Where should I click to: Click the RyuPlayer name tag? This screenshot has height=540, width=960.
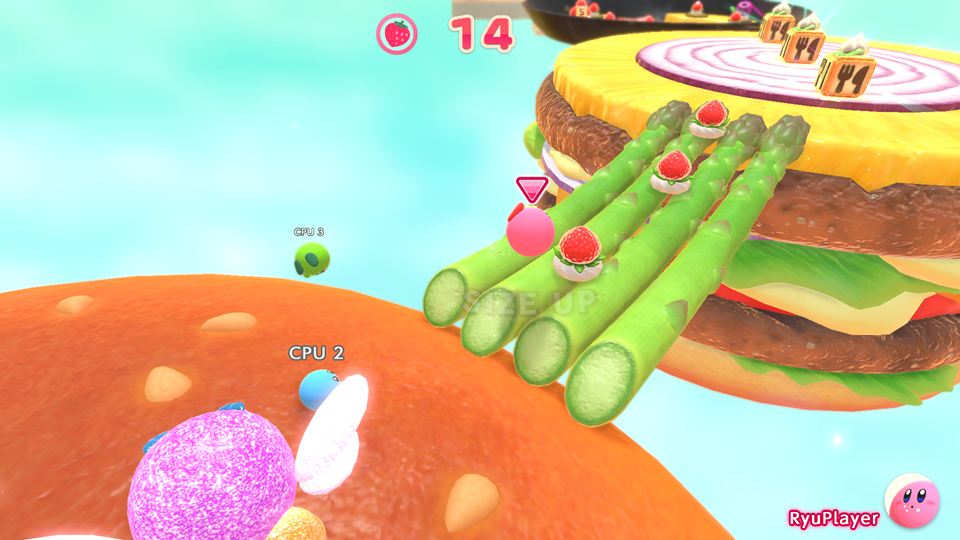[832, 518]
